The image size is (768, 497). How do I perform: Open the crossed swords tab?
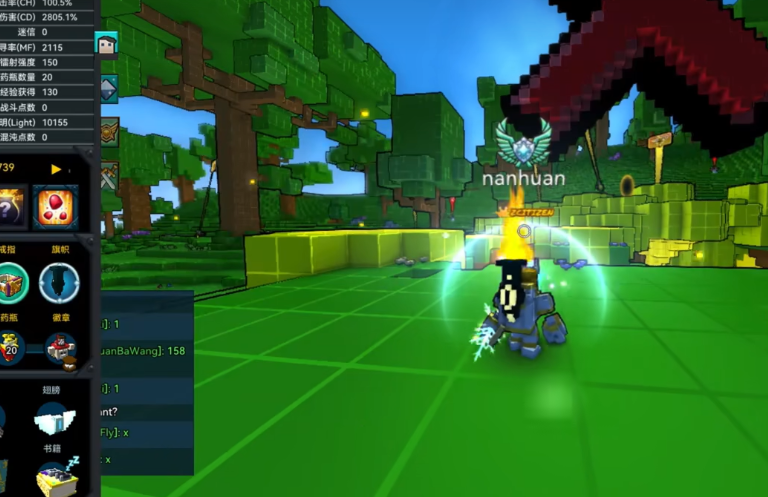107,172
